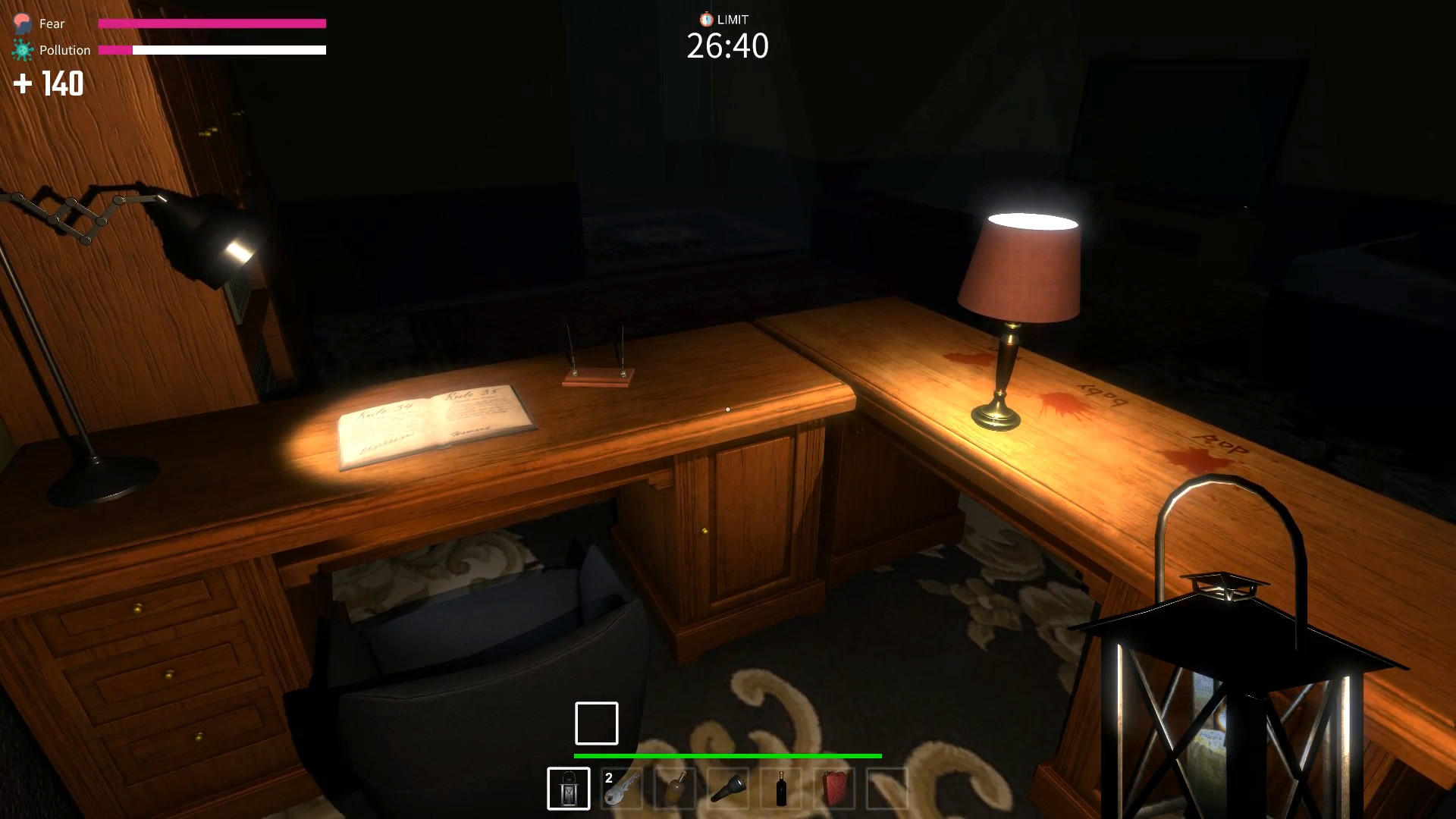Click the +140 score counter
Screen dimensions: 1456x819
point(48,84)
